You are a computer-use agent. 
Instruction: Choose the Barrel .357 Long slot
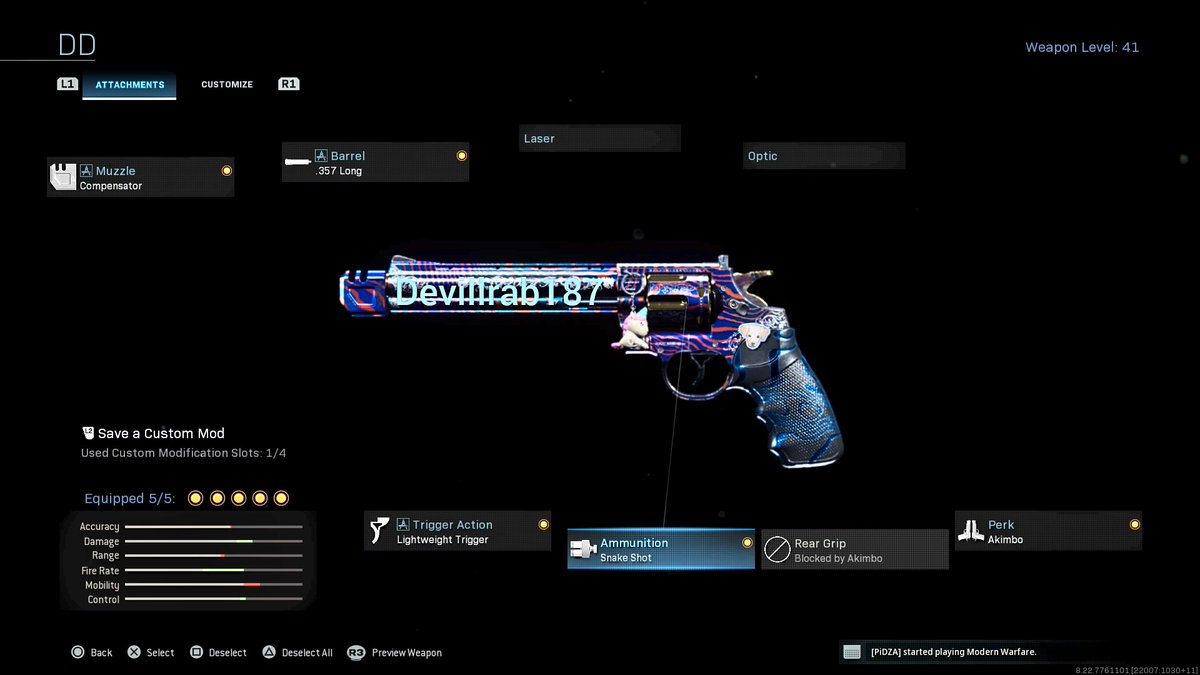click(375, 163)
